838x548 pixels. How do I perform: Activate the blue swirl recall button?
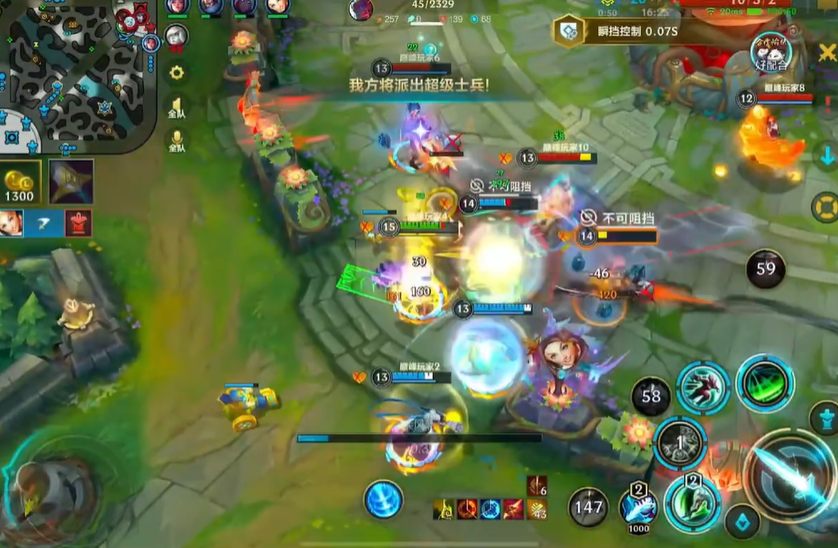383,499
